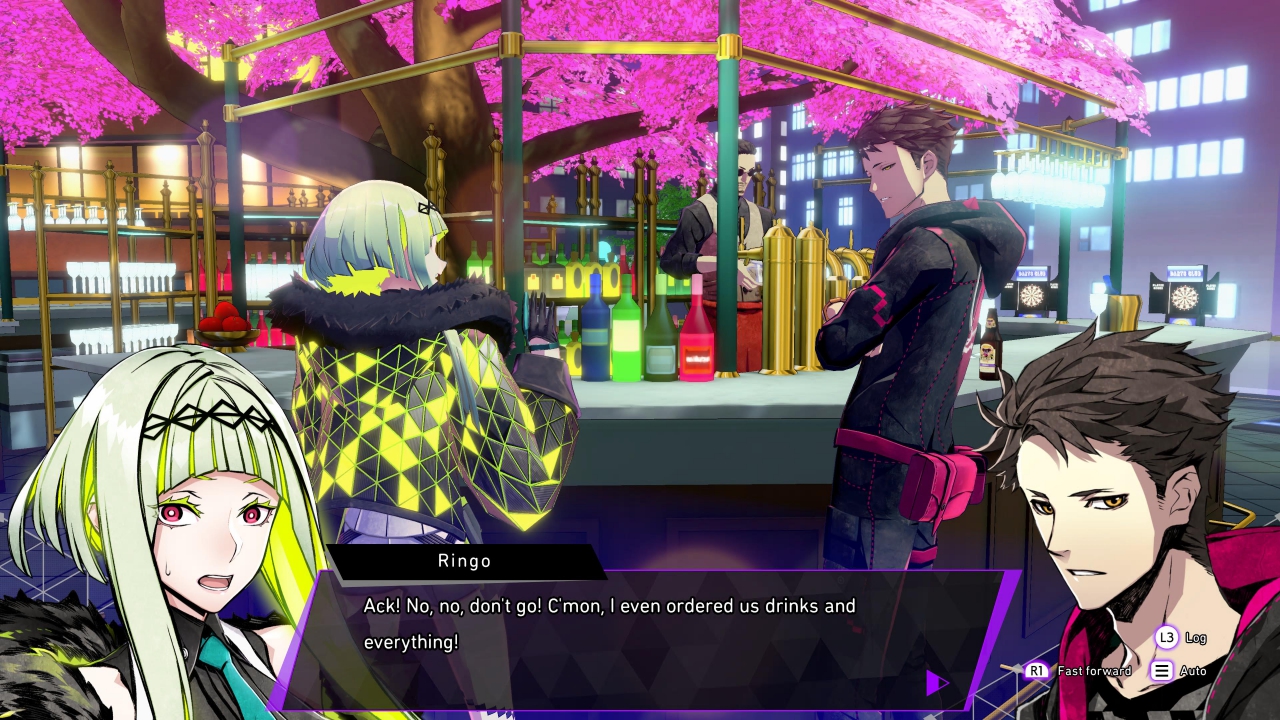Click the purple continue arrow in the dialogue box
The height and width of the screenshot is (720, 1280).
click(936, 683)
